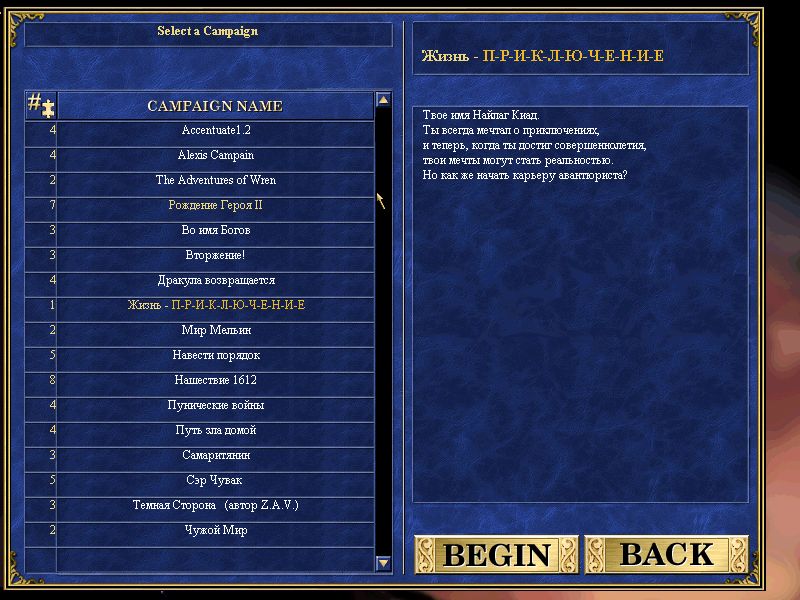
Task: Select the Чужой Мир campaign
Action: (215, 531)
